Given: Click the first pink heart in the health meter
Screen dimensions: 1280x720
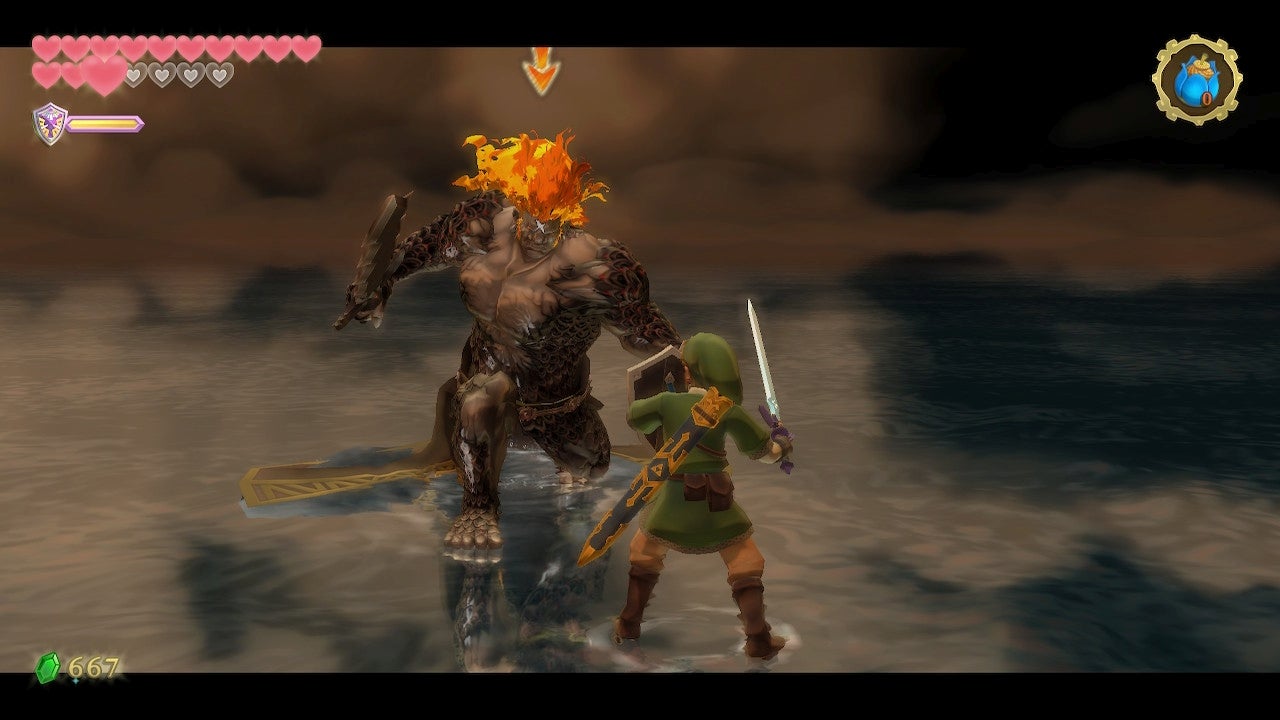Looking at the screenshot, I should click(45, 46).
